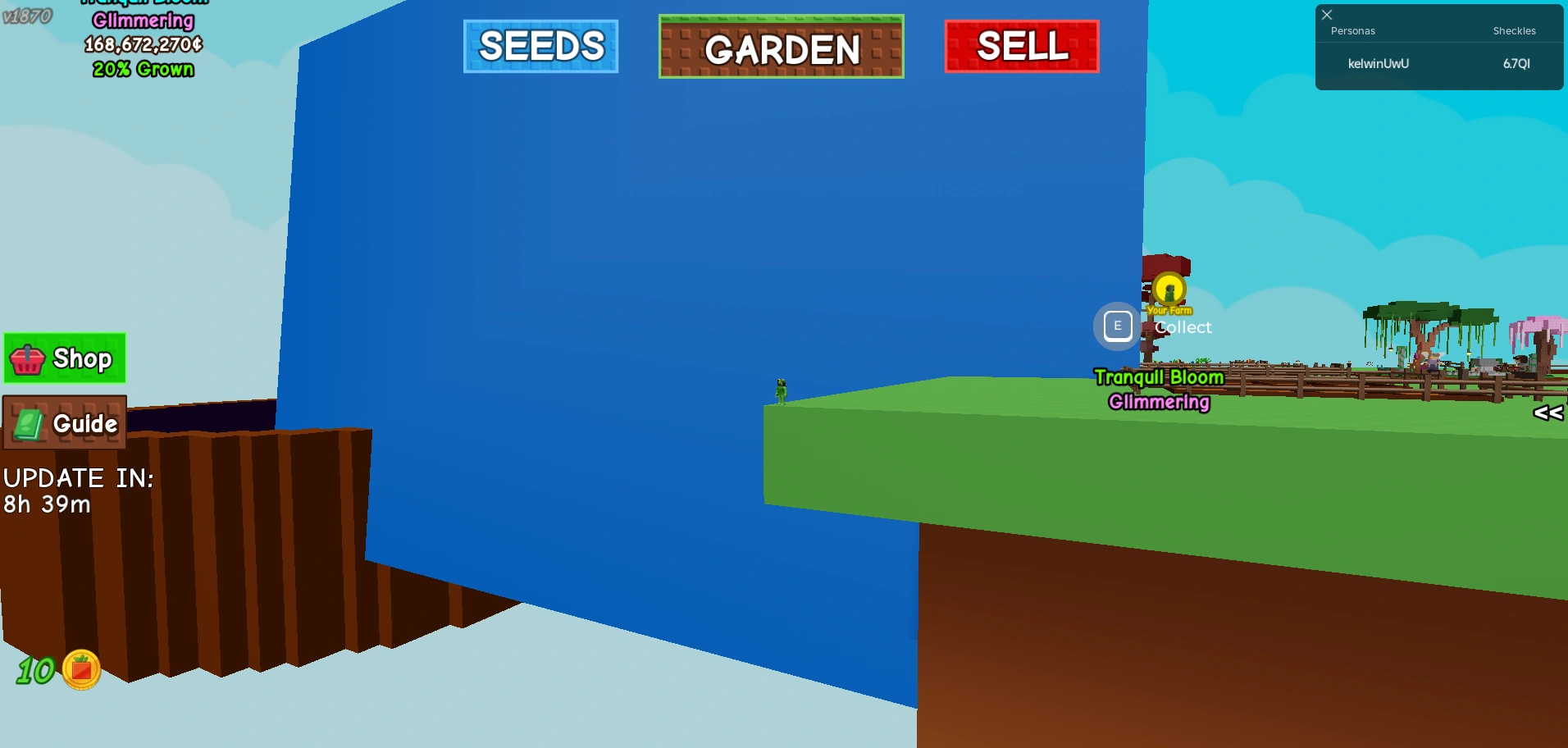Open the SELL menu
This screenshot has width=1568, height=748.
pos(1021,47)
